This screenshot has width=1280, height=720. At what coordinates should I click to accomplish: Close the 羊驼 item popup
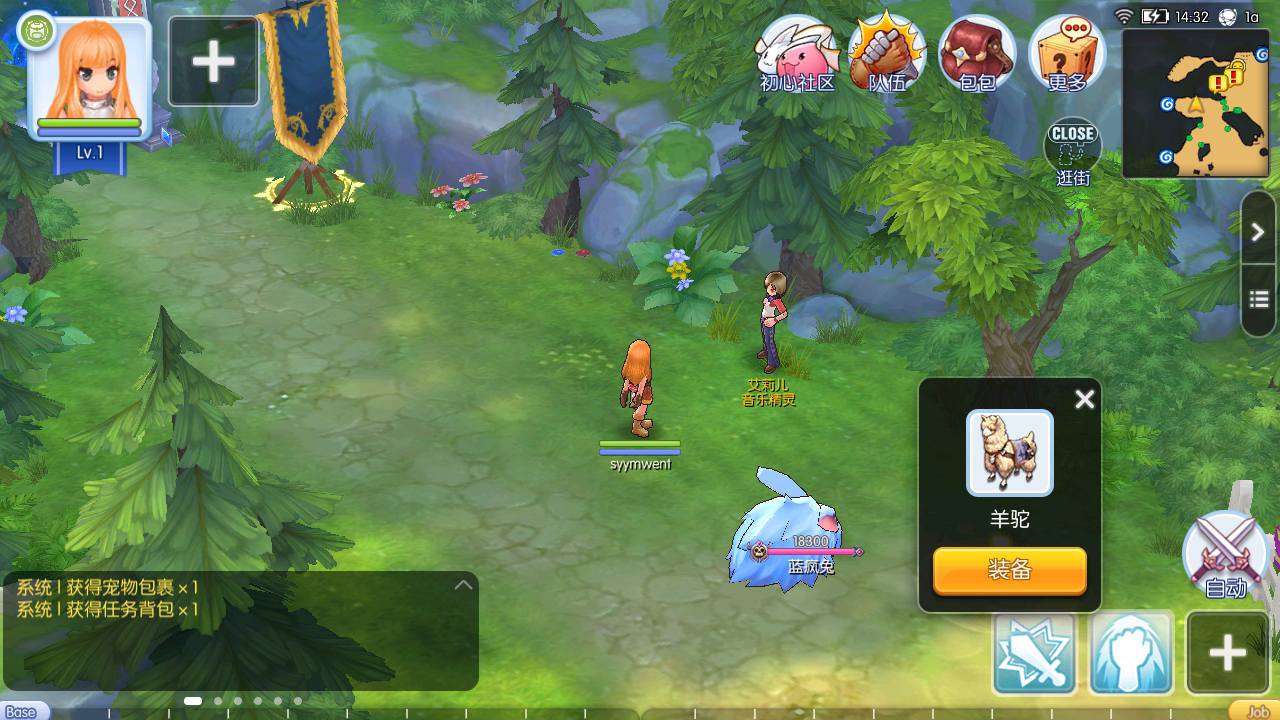pos(1084,400)
